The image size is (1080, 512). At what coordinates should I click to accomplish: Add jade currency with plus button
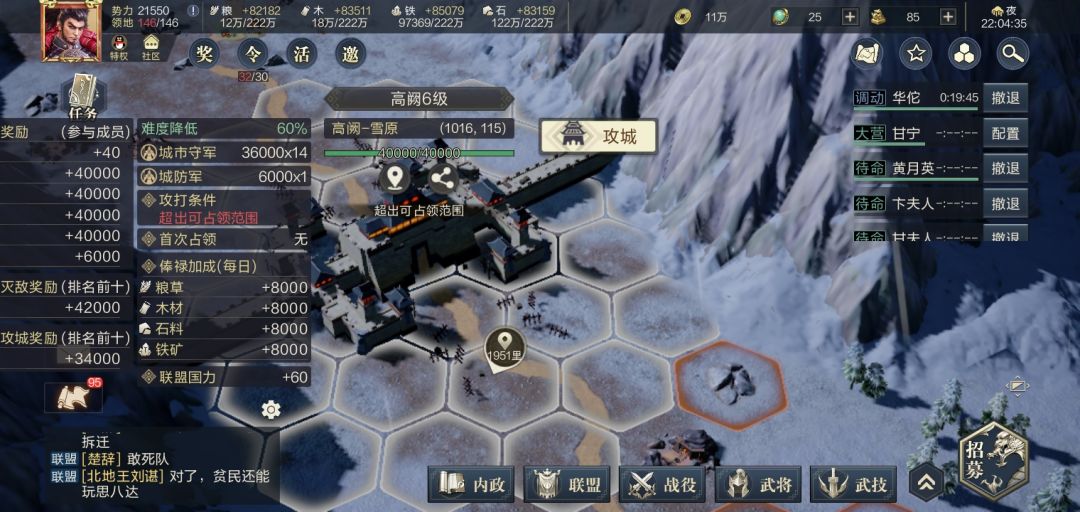click(849, 17)
